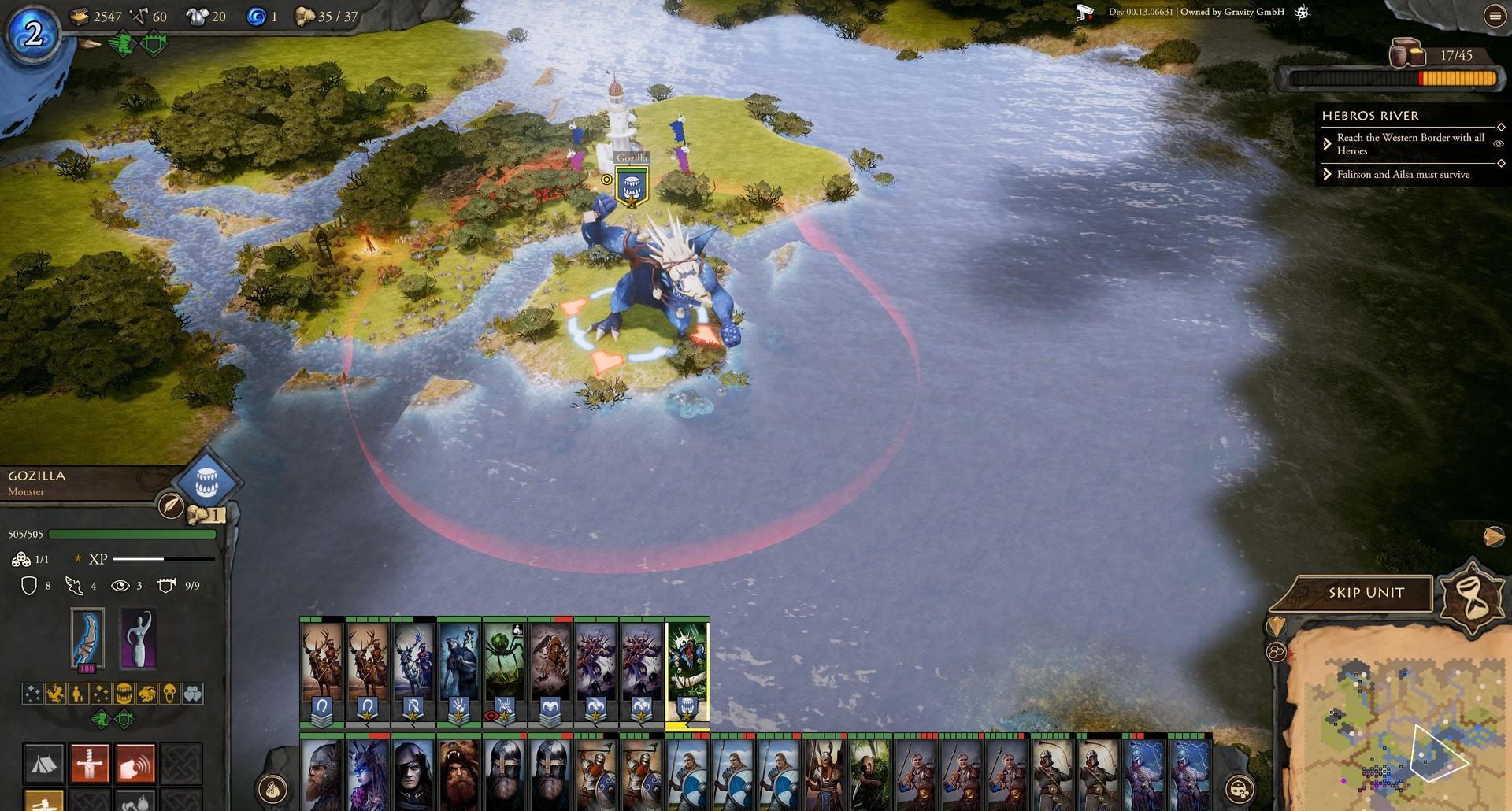Open the curved blade weapon slot

tap(87, 639)
